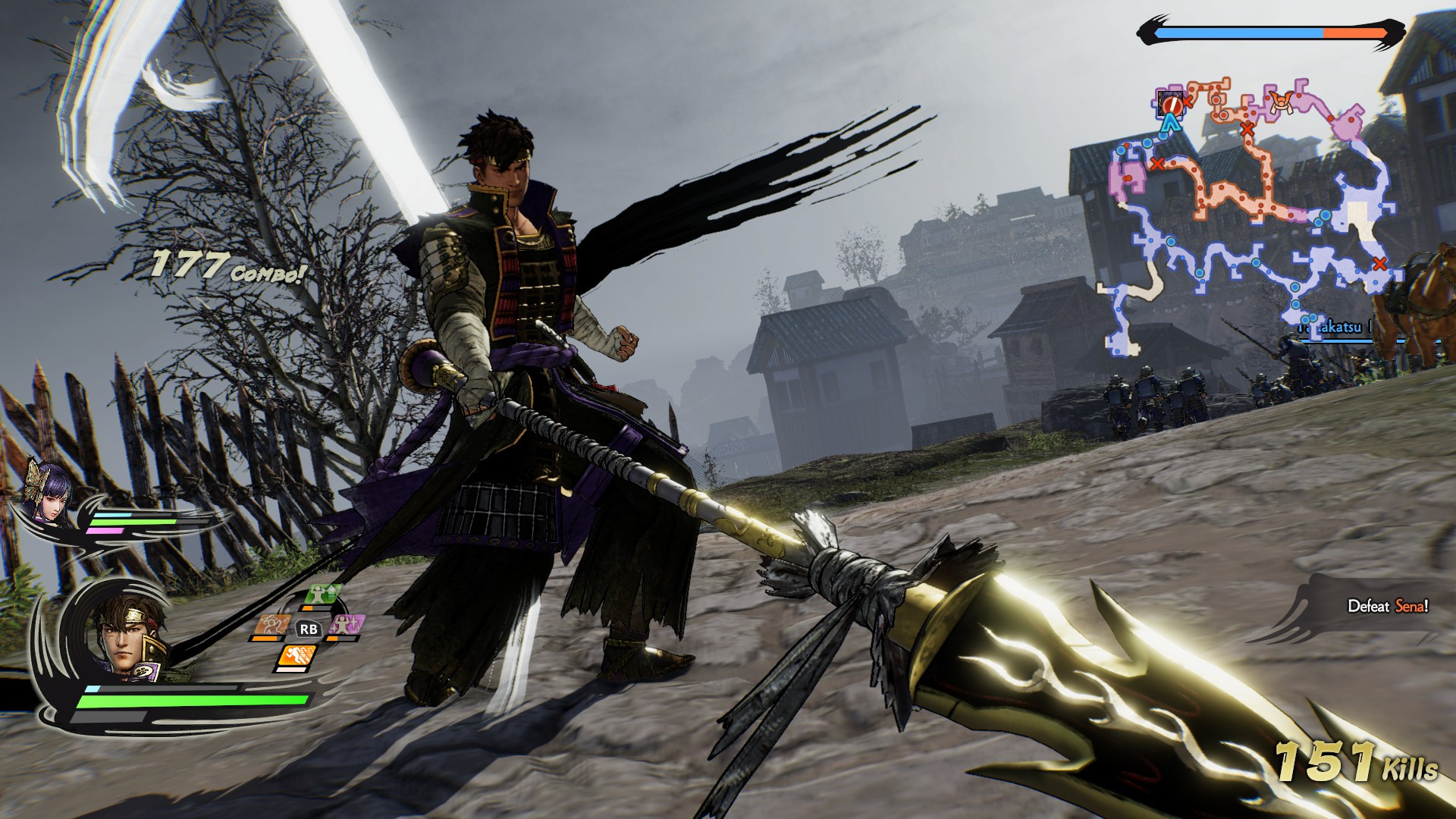Open the battlefield minimap
The width and height of the screenshot is (1456, 819).
point(1251,220)
